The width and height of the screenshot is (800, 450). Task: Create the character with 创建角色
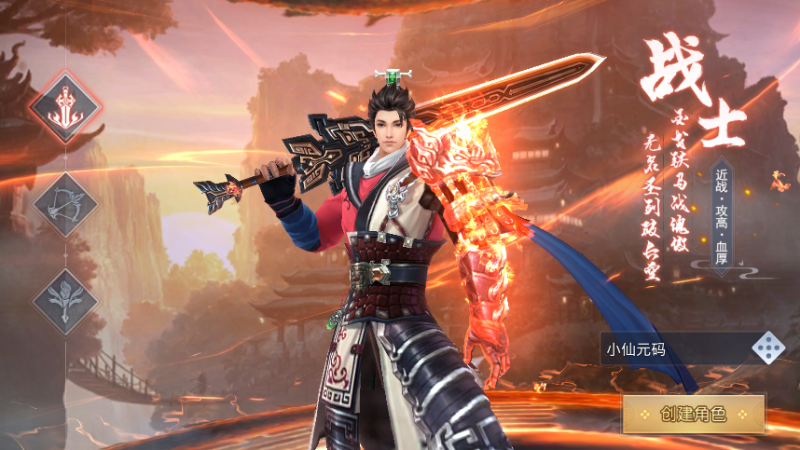pos(693,413)
